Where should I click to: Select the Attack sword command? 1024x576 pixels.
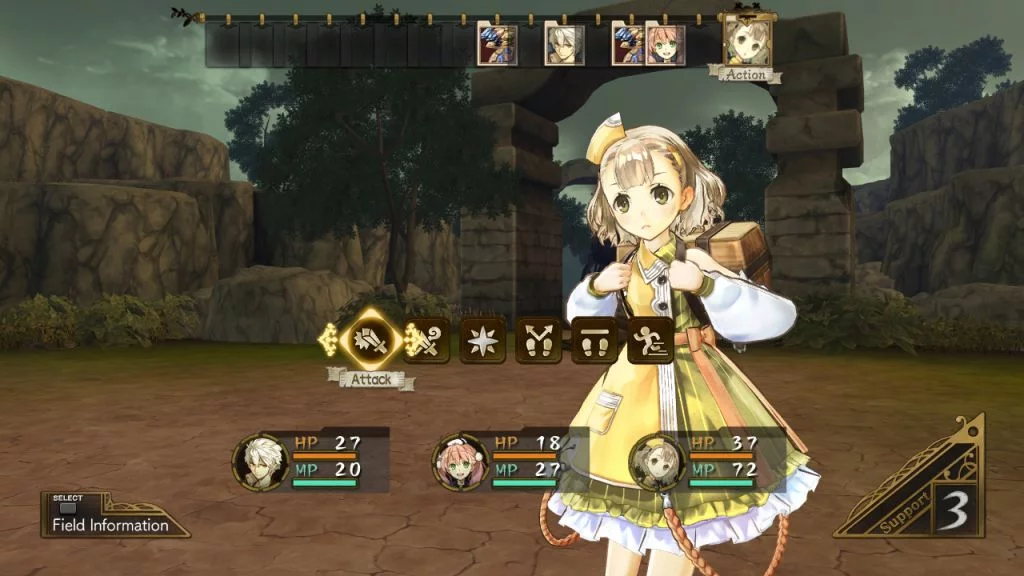(x=372, y=340)
